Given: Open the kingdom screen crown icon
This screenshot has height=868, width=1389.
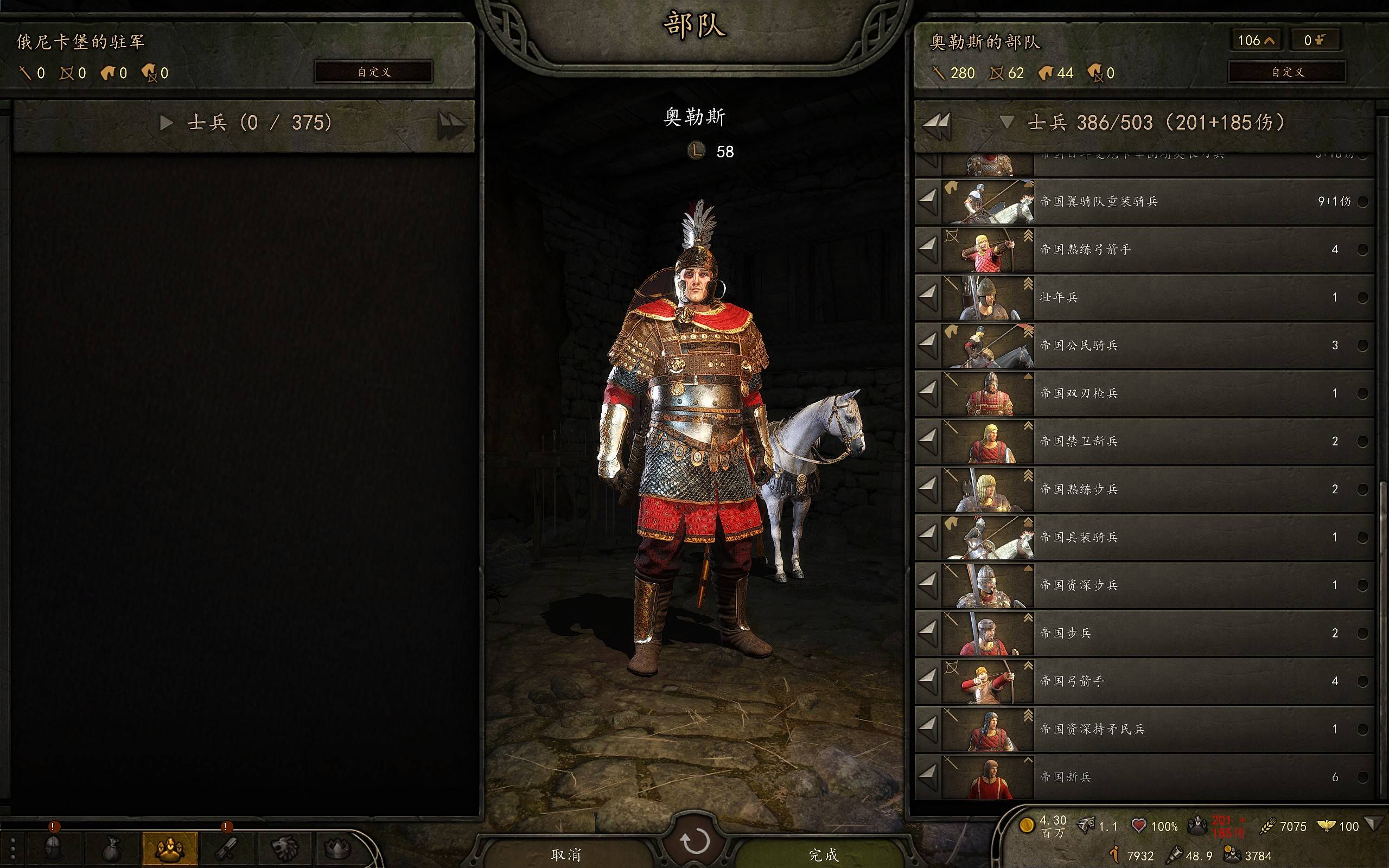Looking at the screenshot, I should [338, 848].
